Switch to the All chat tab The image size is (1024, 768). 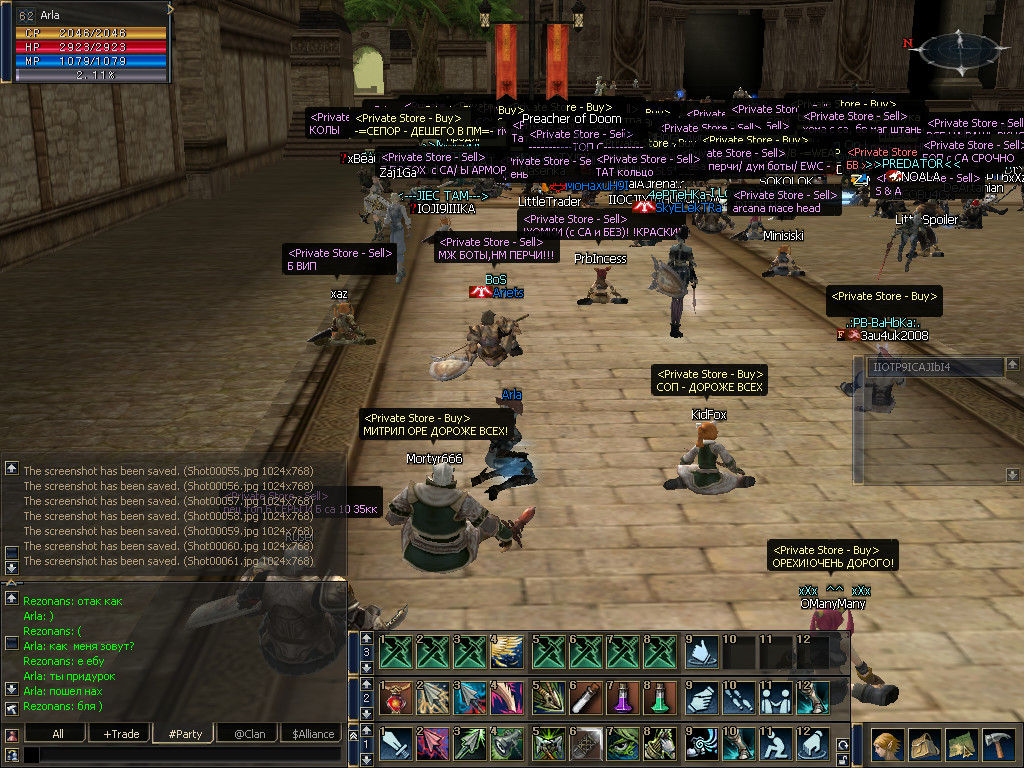pyautogui.click(x=57, y=734)
